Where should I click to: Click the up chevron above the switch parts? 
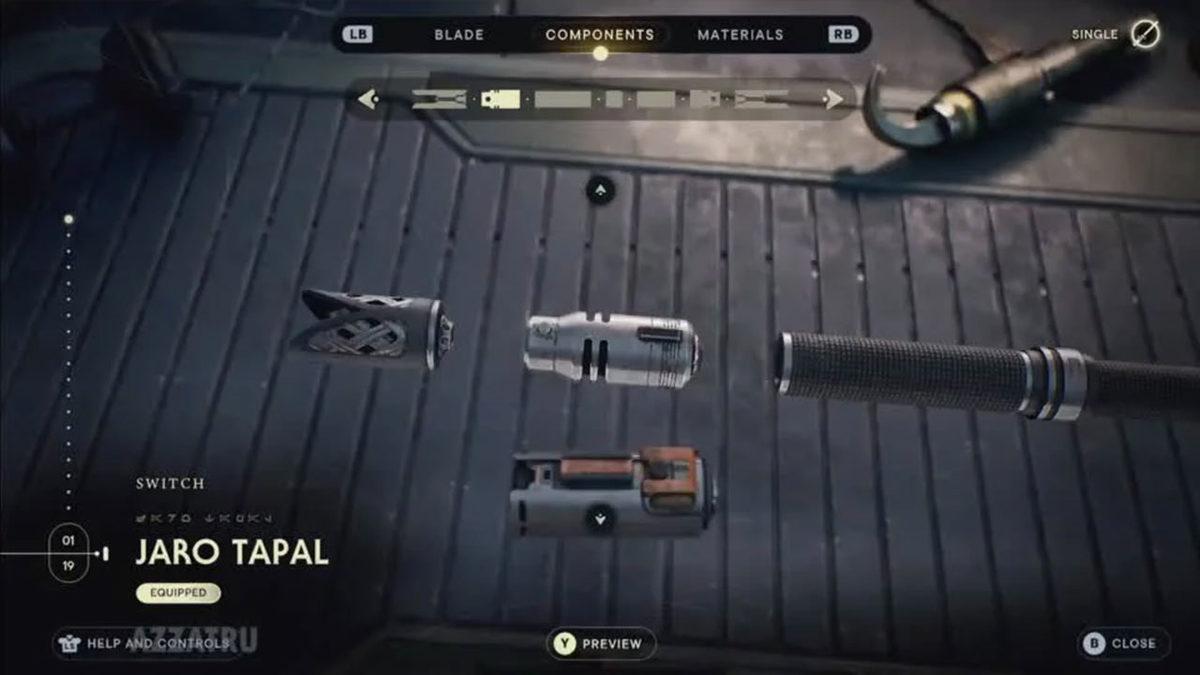point(600,188)
